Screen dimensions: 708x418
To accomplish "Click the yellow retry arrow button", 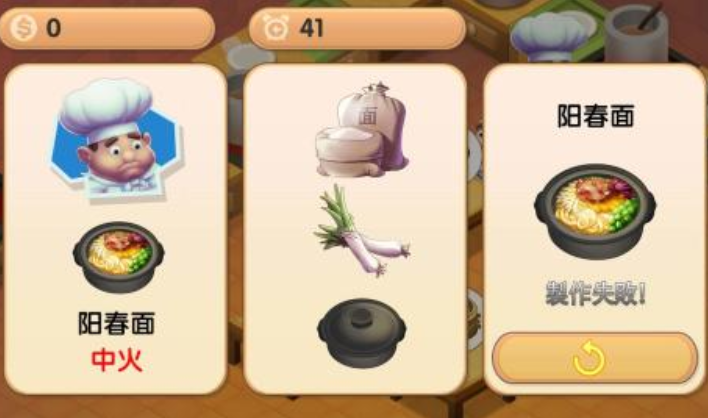I will [594, 358].
